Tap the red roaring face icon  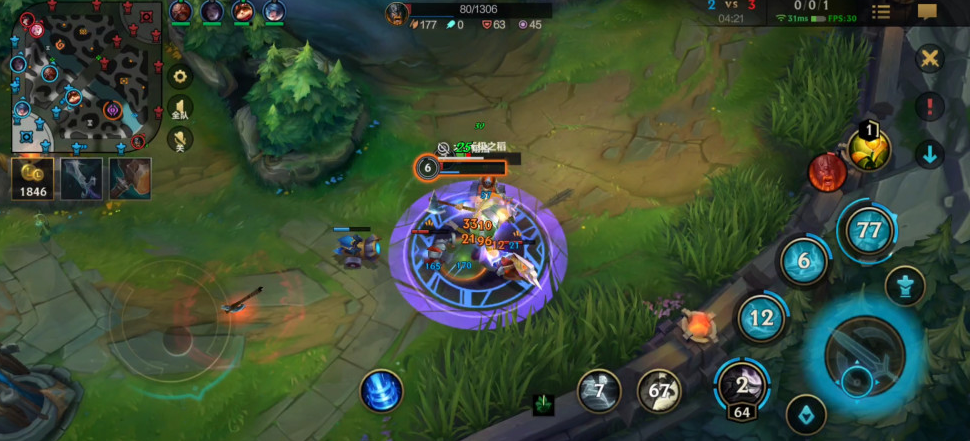tap(827, 173)
